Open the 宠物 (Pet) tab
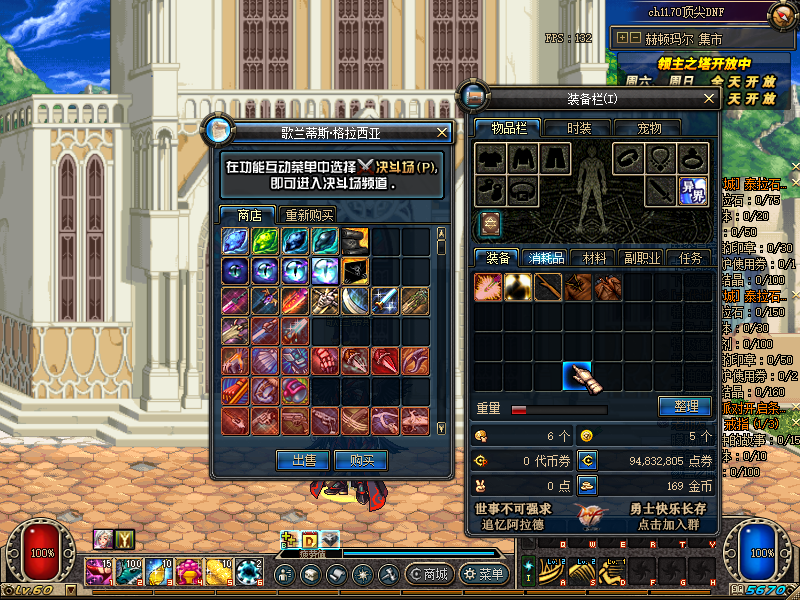 tap(649, 128)
